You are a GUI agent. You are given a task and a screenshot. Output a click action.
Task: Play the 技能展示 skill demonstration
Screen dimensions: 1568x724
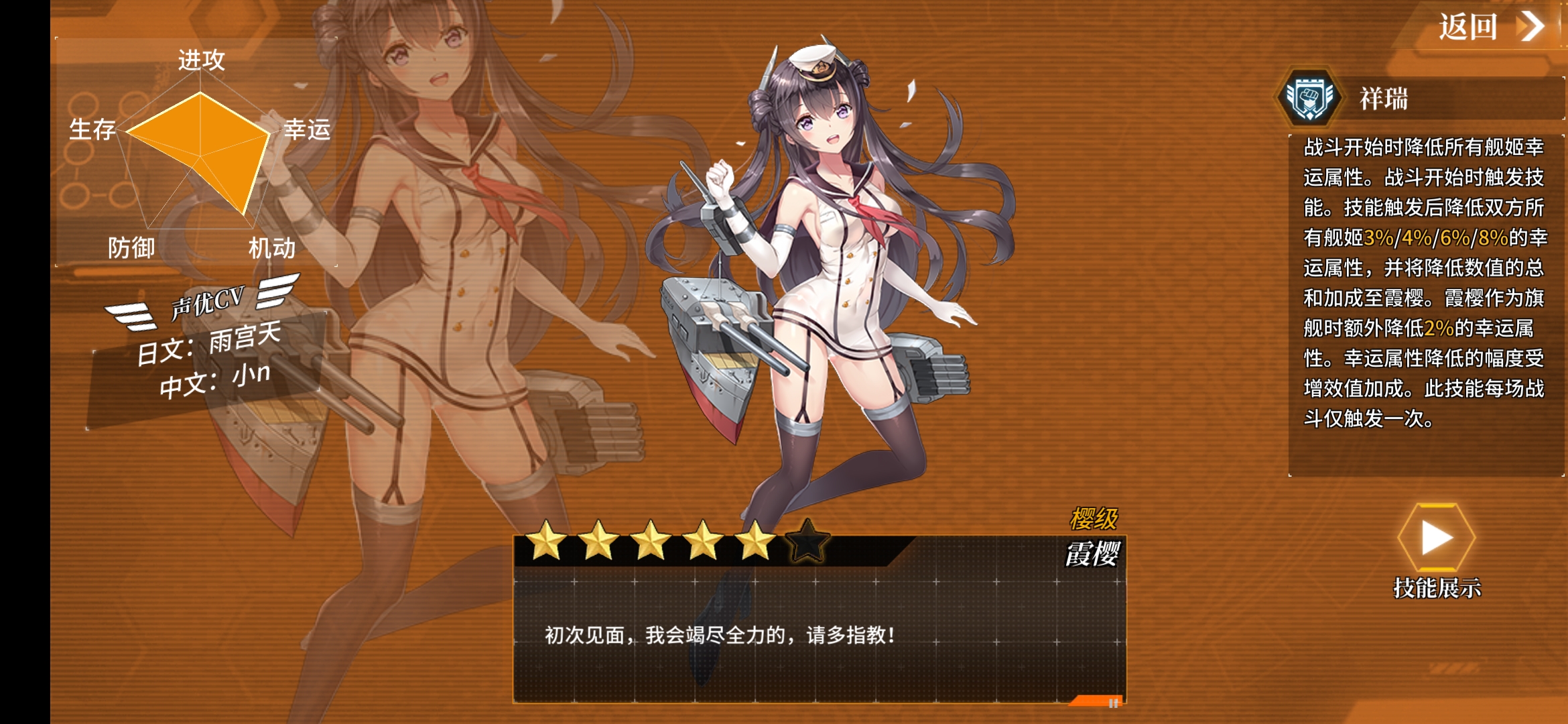[1436, 538]
